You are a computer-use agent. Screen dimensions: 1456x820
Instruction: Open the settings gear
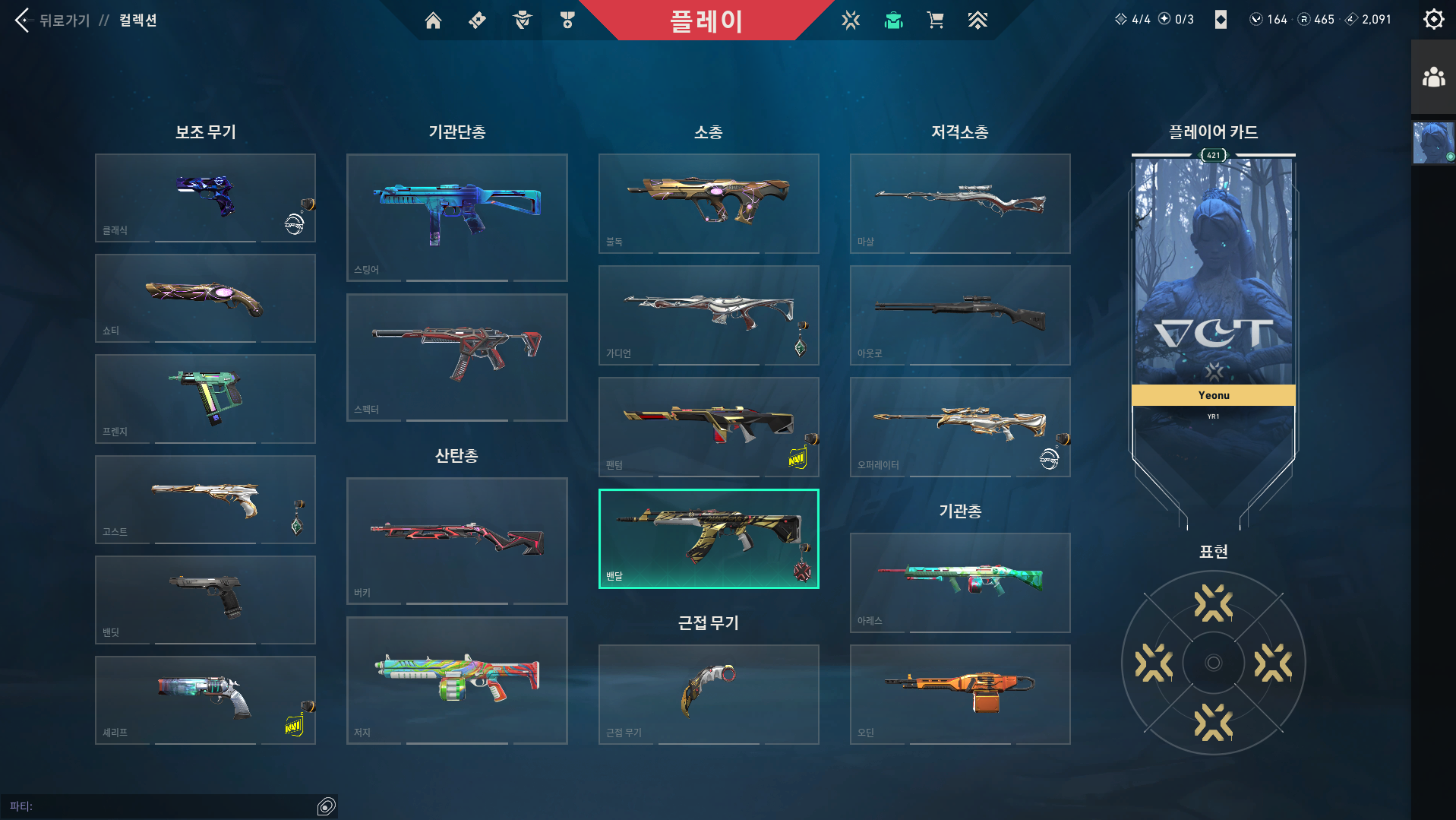click(x=1432, y=19)
